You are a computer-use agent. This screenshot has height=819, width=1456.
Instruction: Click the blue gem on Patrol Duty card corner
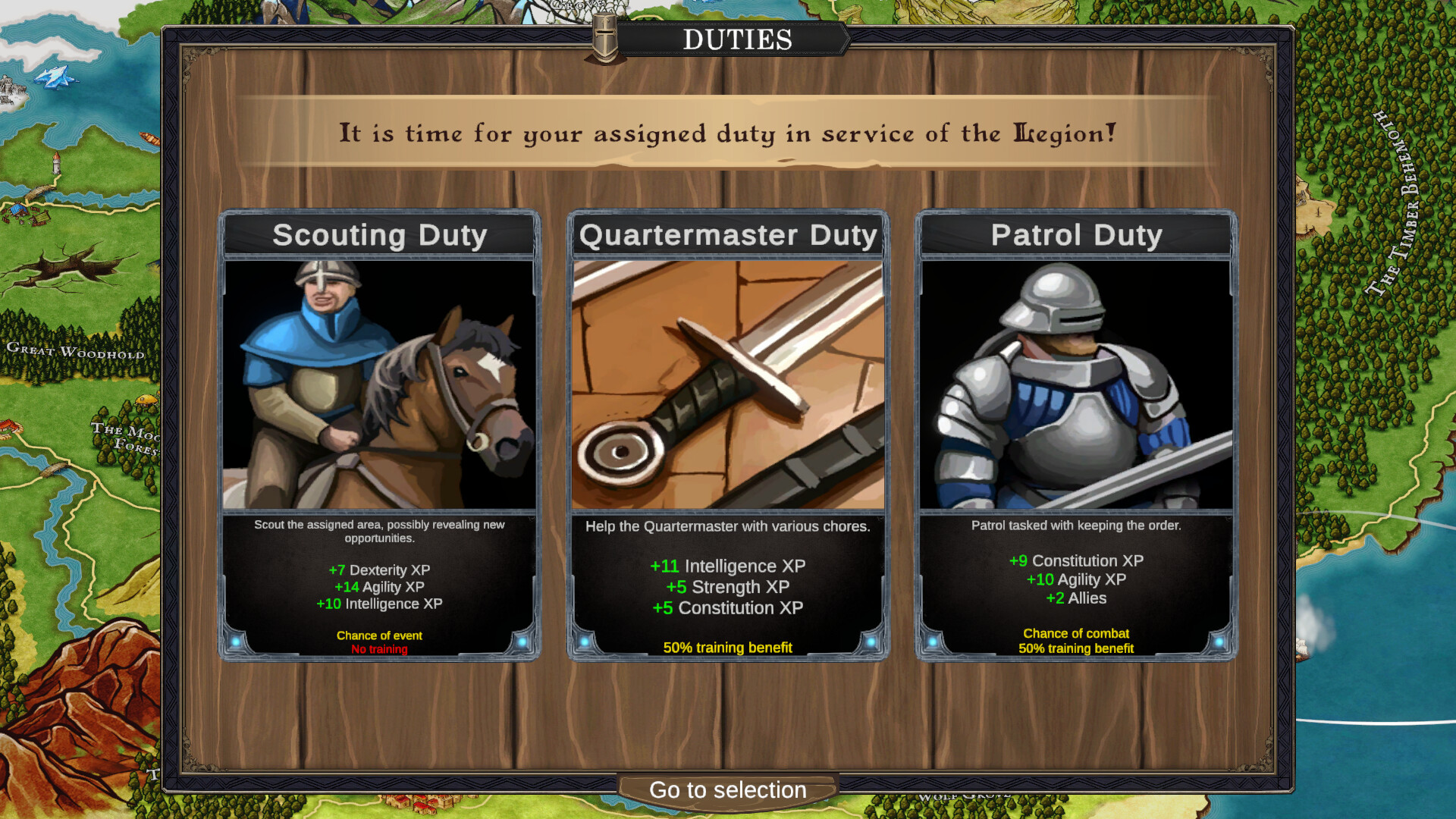(x=933, y=641)
